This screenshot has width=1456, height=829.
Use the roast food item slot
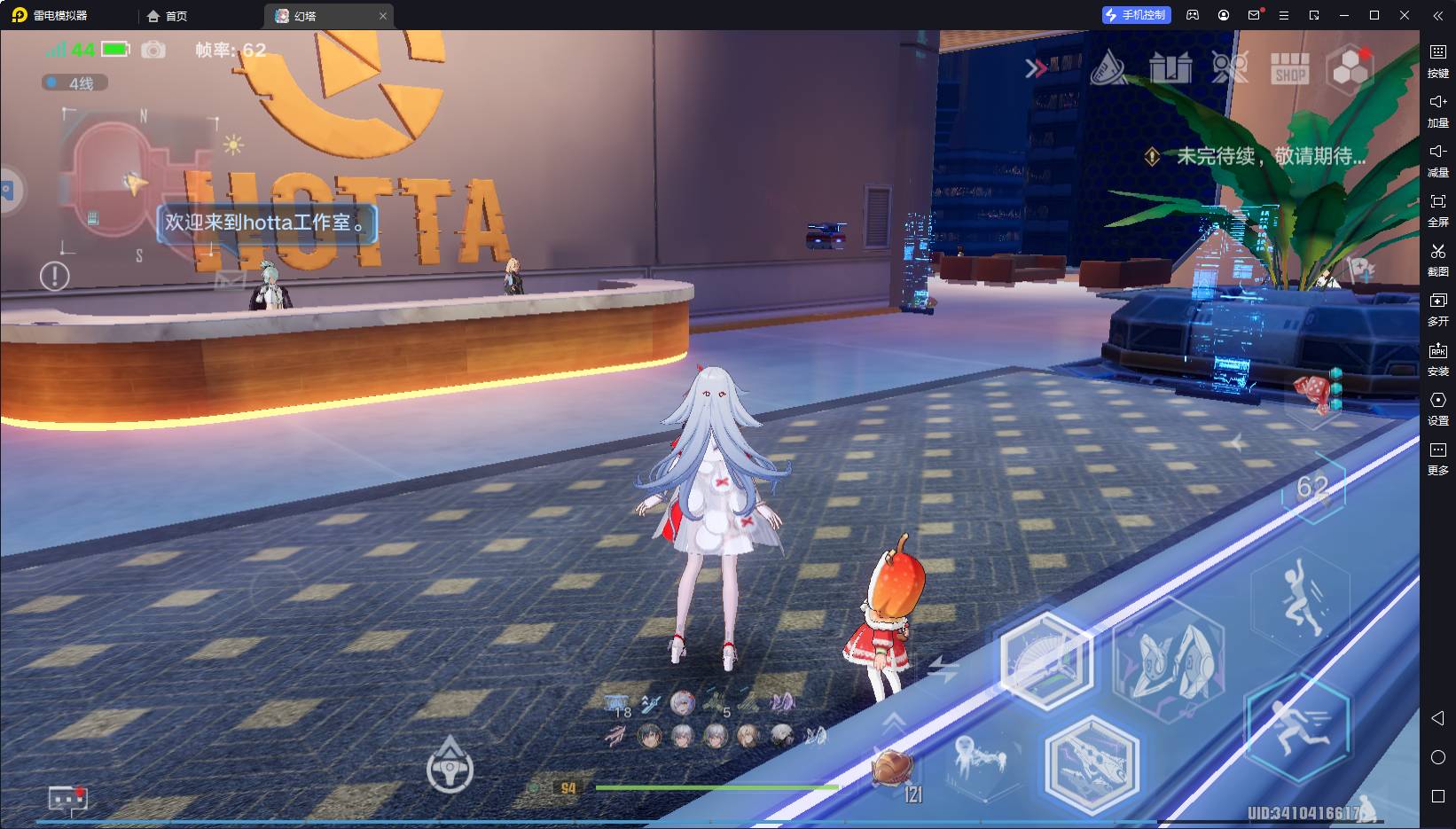[x=894, y=766]
